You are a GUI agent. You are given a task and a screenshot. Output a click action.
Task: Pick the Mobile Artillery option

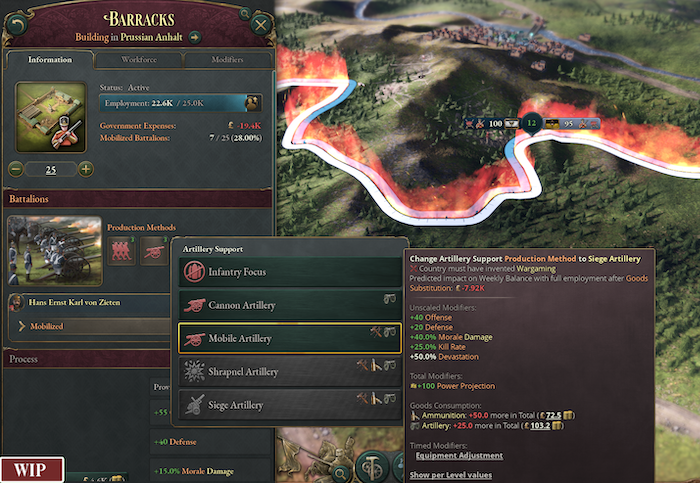290,338
